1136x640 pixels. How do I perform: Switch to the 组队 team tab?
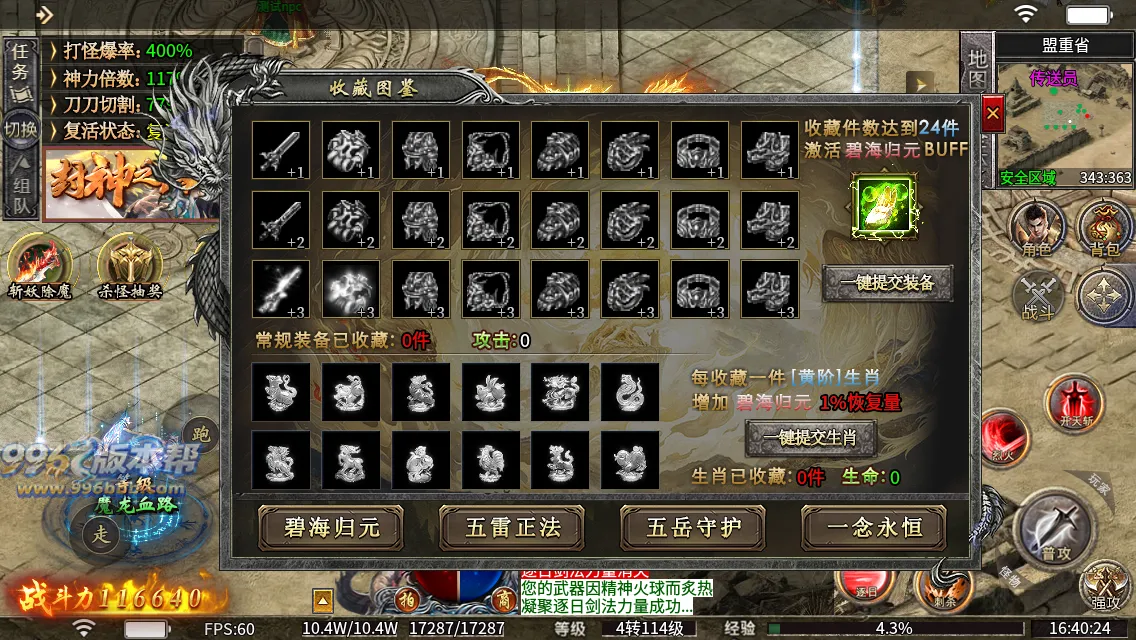pyautogui.click(x=20, y=195)
